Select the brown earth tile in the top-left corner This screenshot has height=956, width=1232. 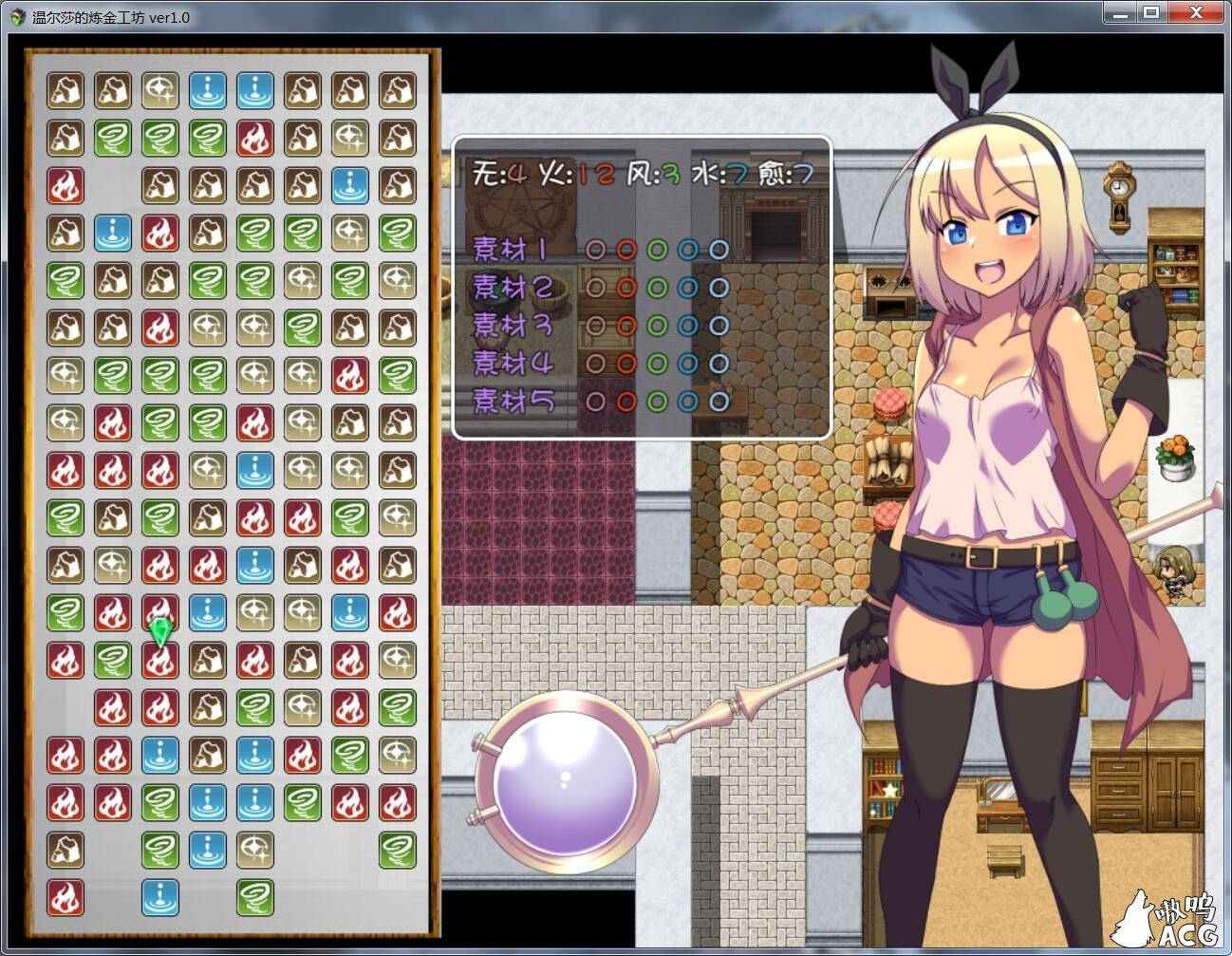[x=65, y=90]
